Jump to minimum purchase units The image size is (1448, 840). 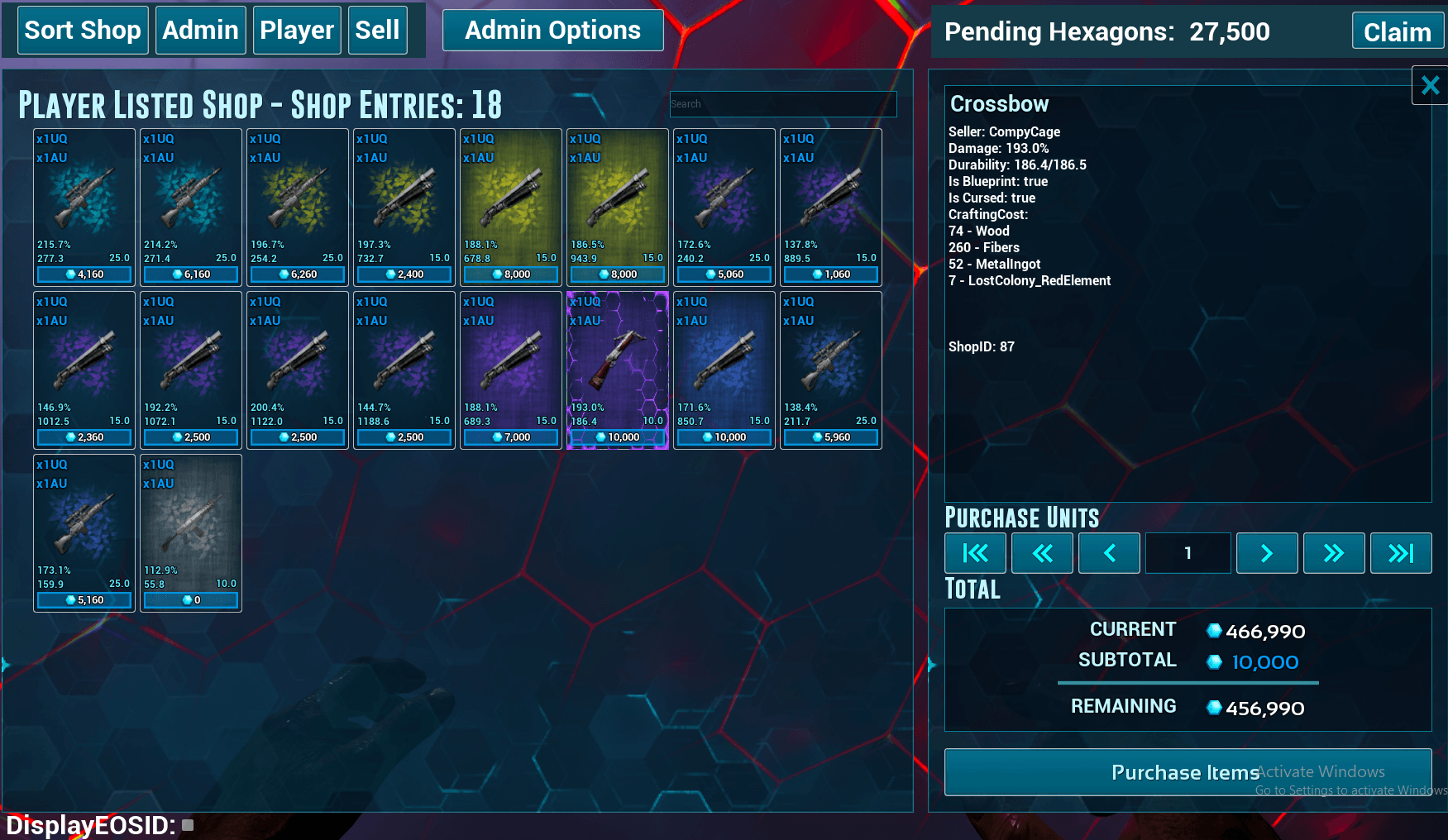(x=975, y=553)
